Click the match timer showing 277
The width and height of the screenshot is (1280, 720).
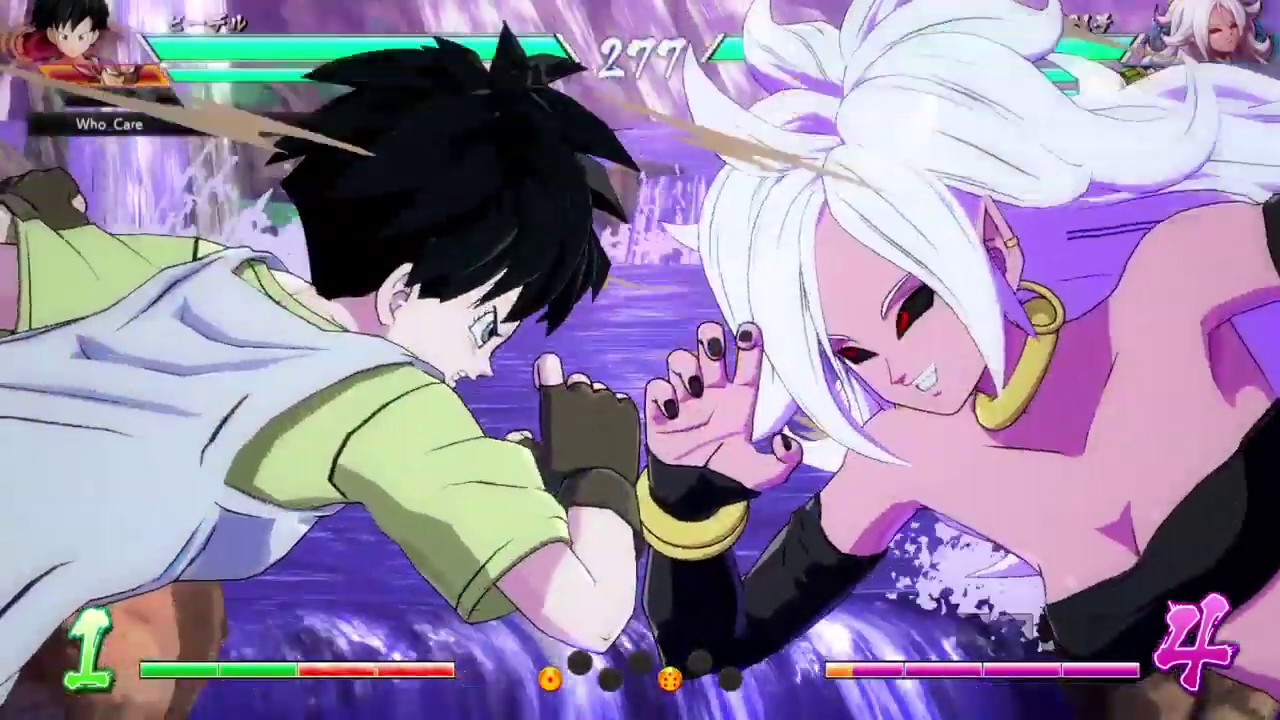[640, 55]
